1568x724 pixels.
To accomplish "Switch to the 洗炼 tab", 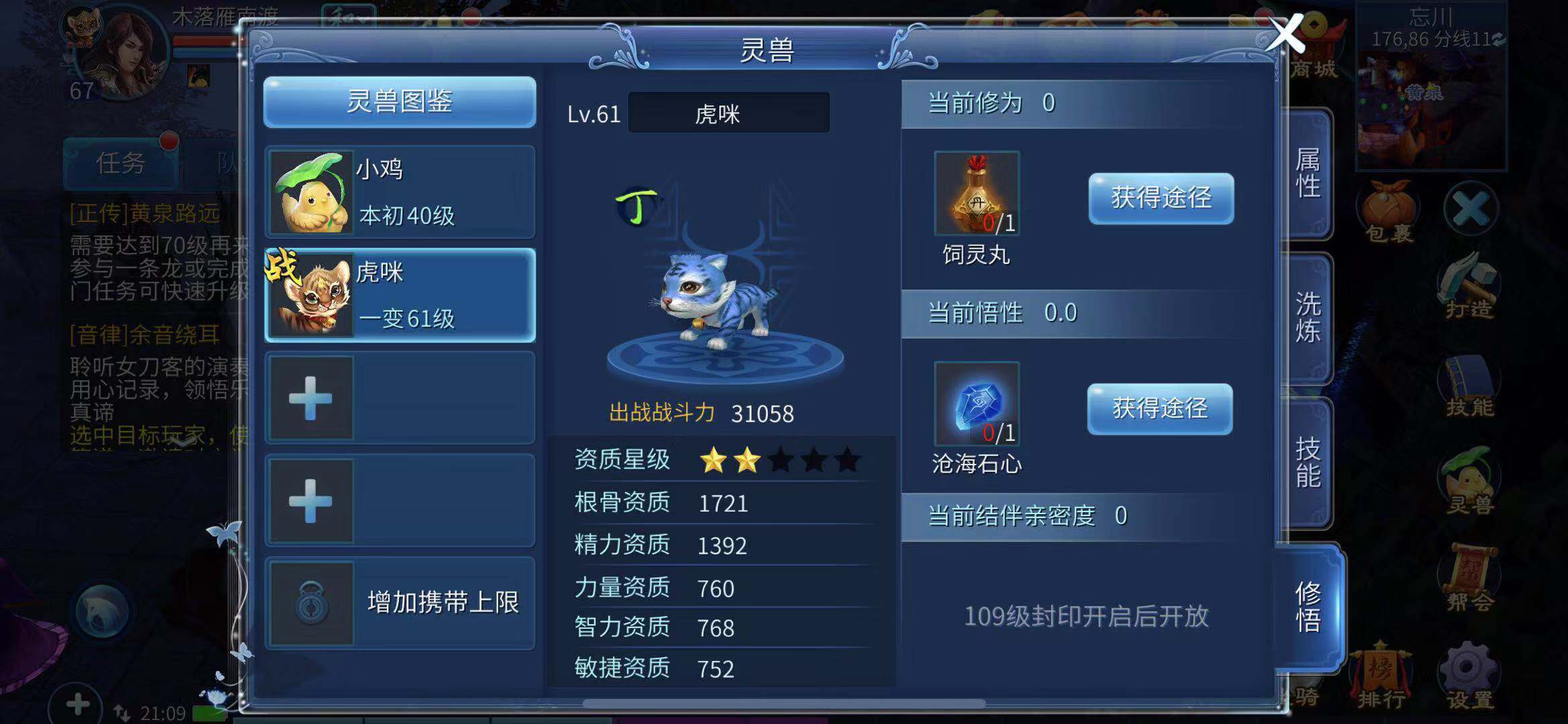I will (x=1307, y=318).
